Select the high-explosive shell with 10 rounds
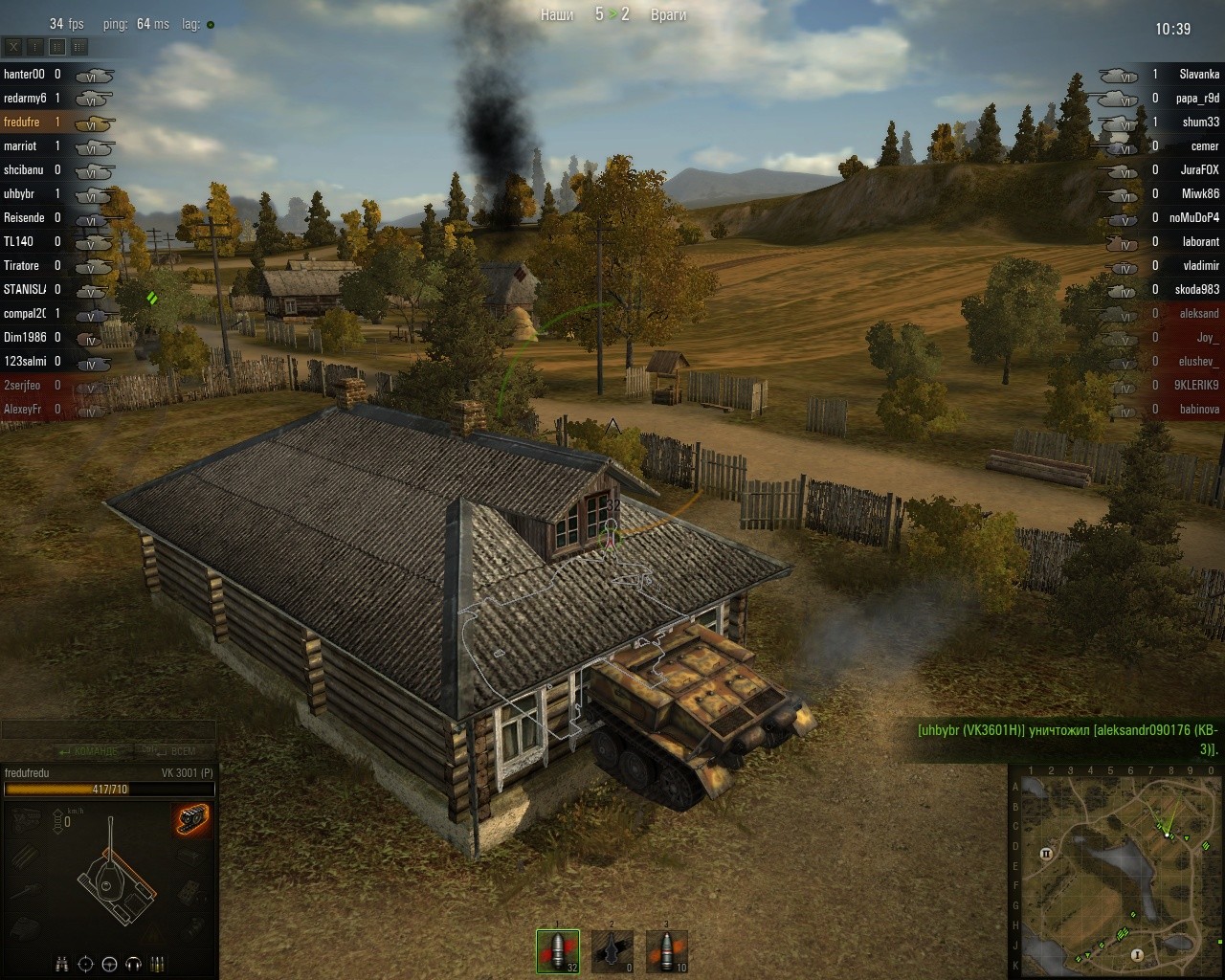 click(x=666, y=950)
